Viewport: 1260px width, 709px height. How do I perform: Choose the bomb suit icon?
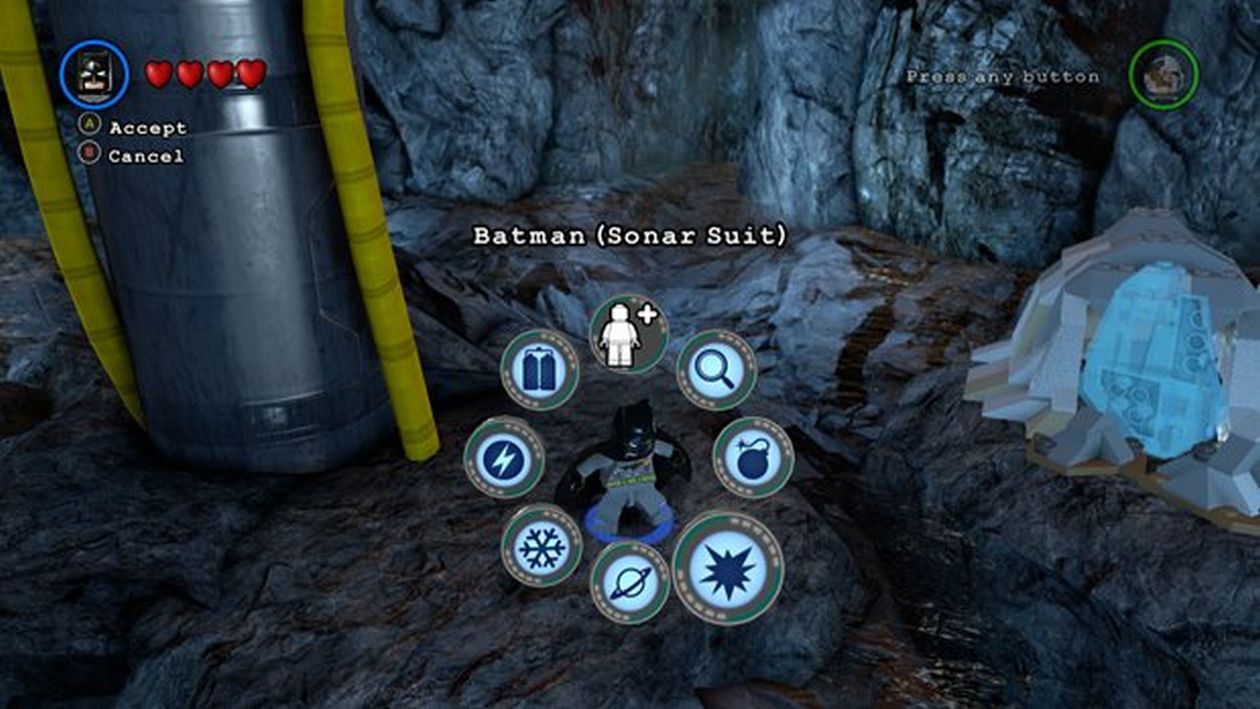[753, 457]
